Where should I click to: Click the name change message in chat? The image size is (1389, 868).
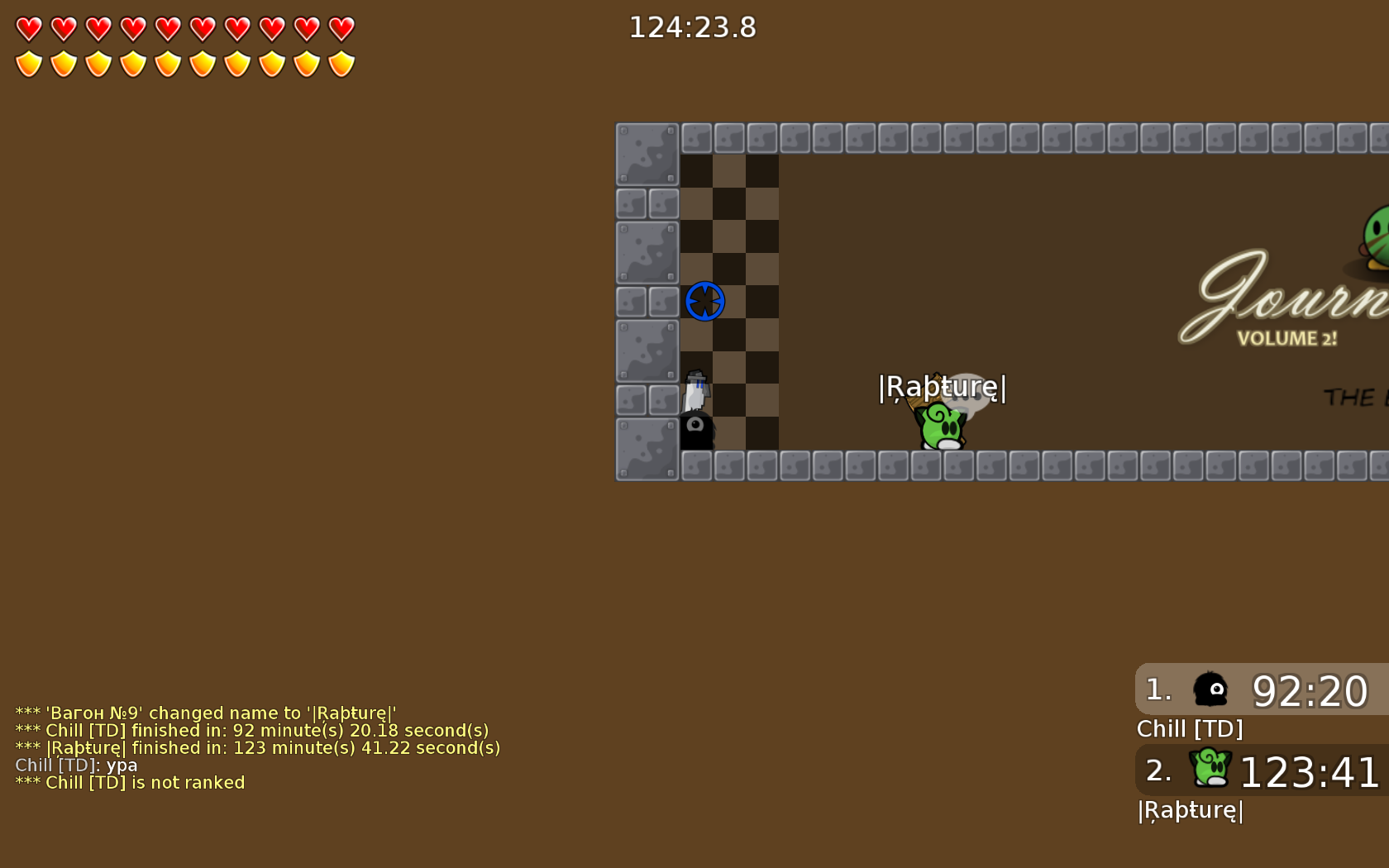205,713
